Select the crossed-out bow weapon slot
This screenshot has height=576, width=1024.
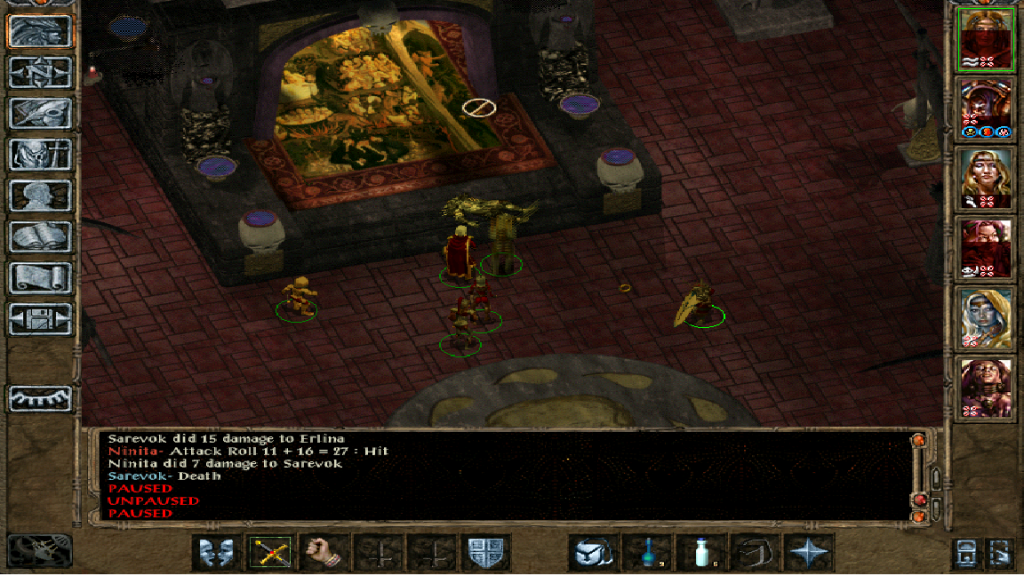point(272,552)
